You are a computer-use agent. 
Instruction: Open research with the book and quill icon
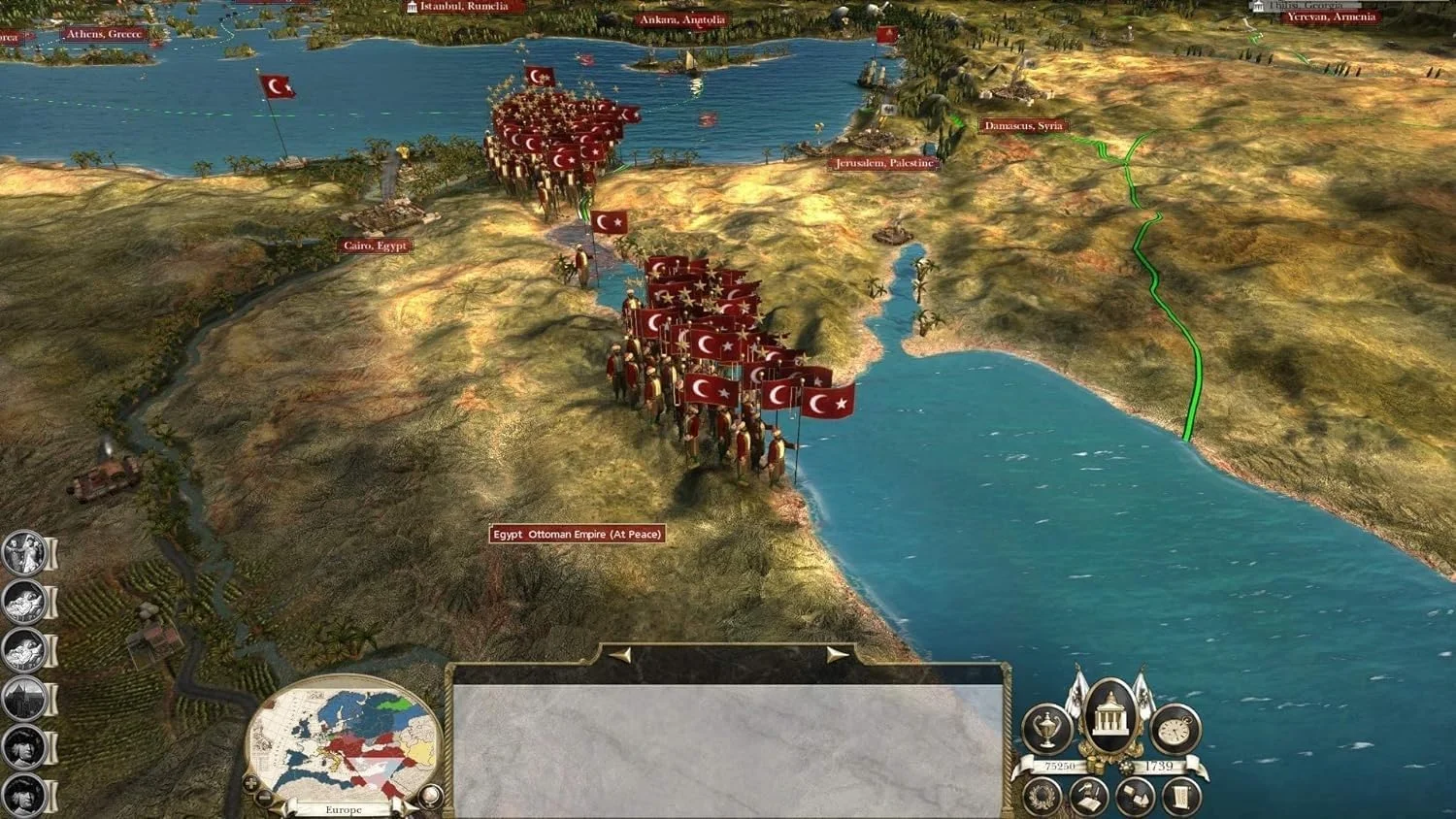pyautogui.click(x=1089, y=797)
